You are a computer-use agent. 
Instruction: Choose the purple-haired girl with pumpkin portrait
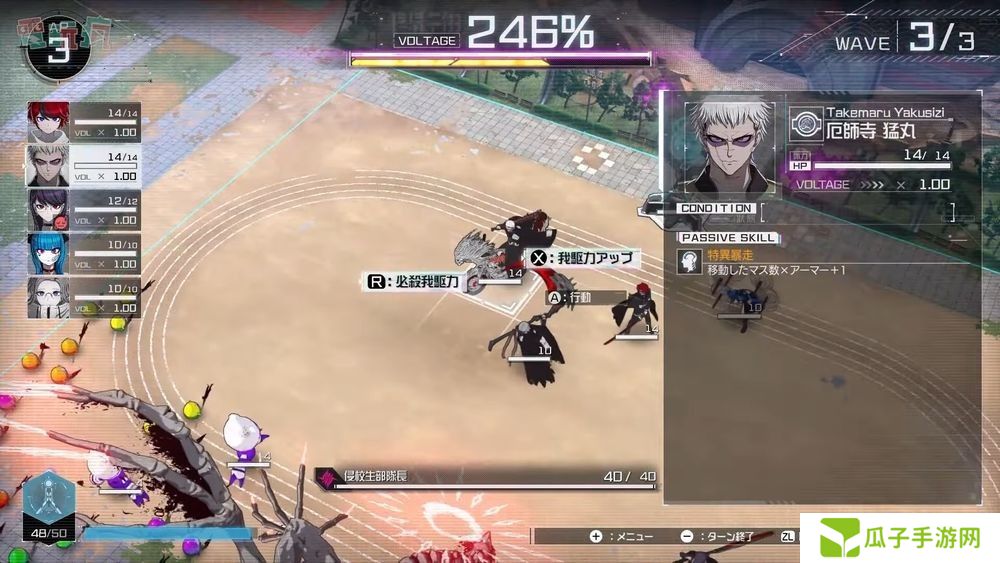click(x=47, y=209)
